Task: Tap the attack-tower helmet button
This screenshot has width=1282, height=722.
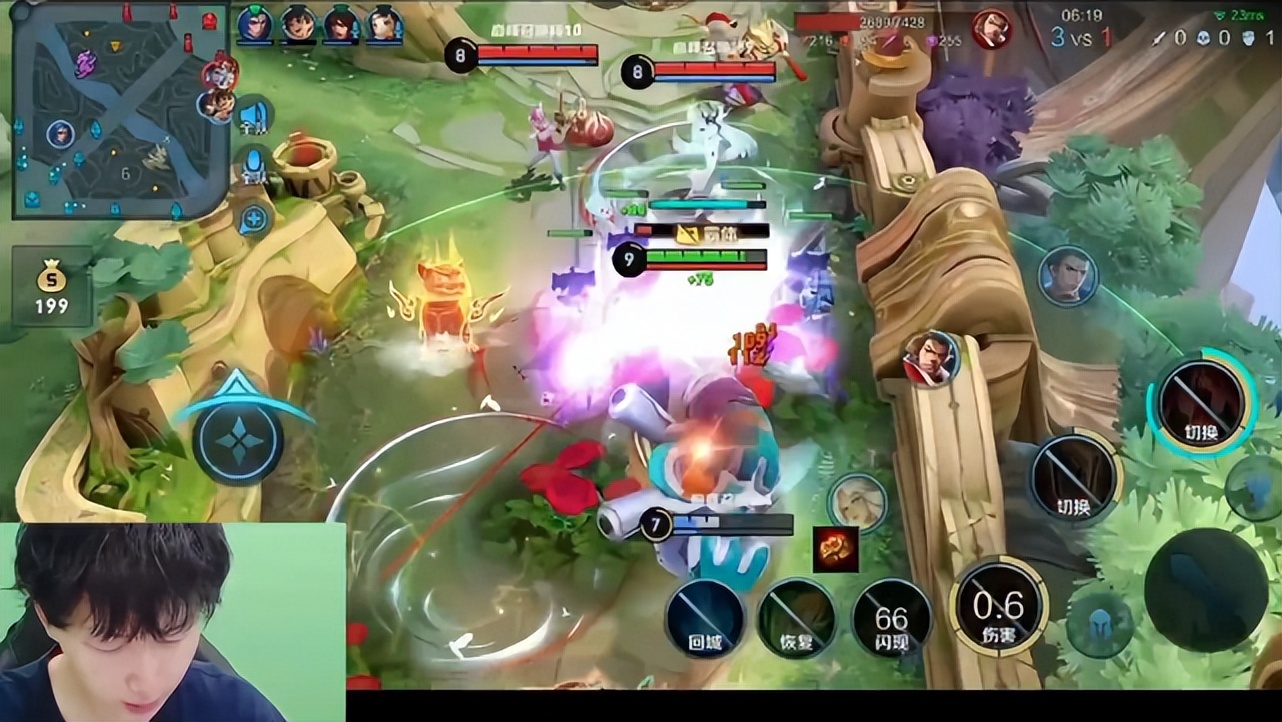Action: tap(1099, 623)
